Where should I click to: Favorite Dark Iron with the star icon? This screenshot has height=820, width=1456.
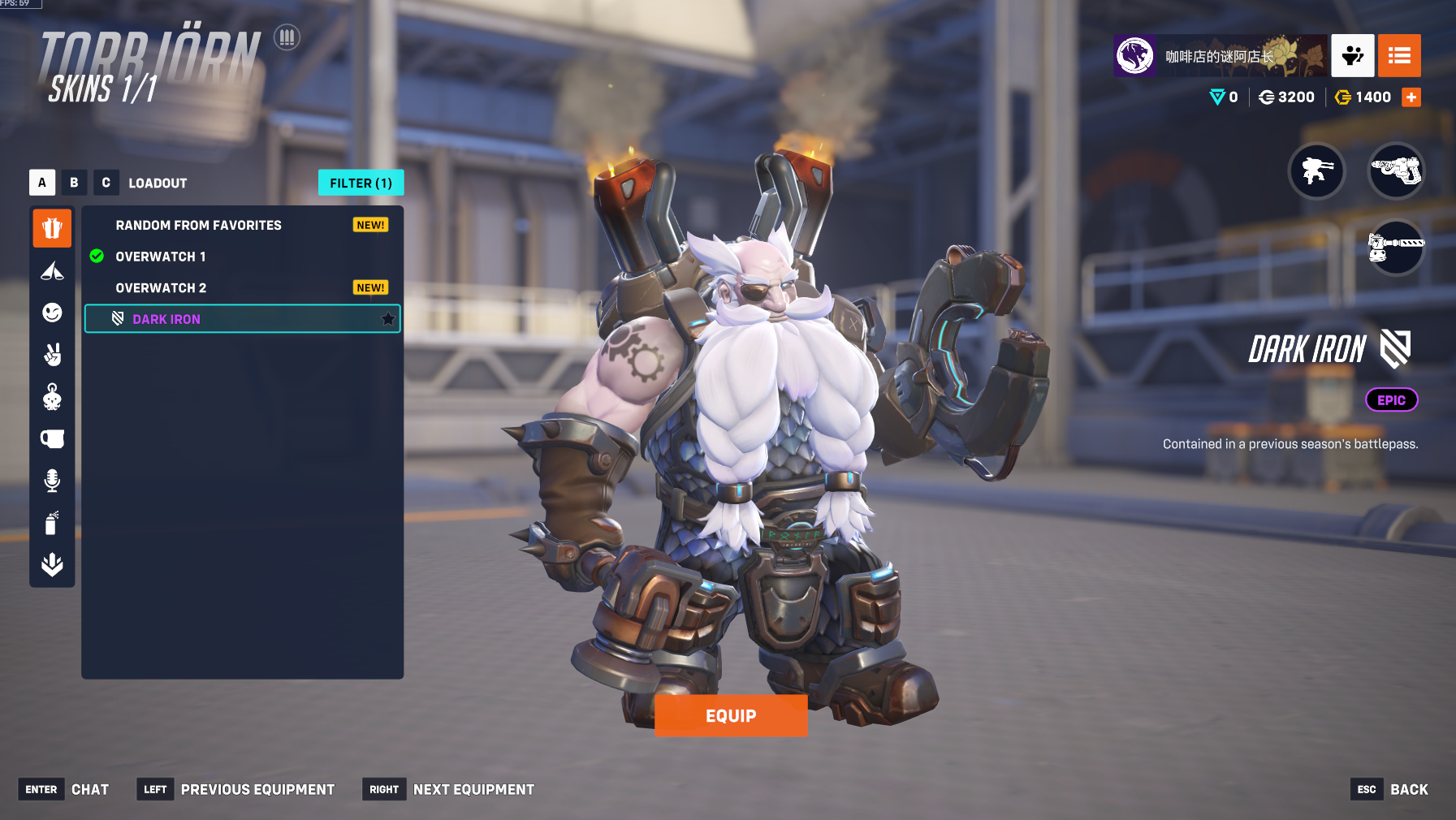click(x=388, y=319)
